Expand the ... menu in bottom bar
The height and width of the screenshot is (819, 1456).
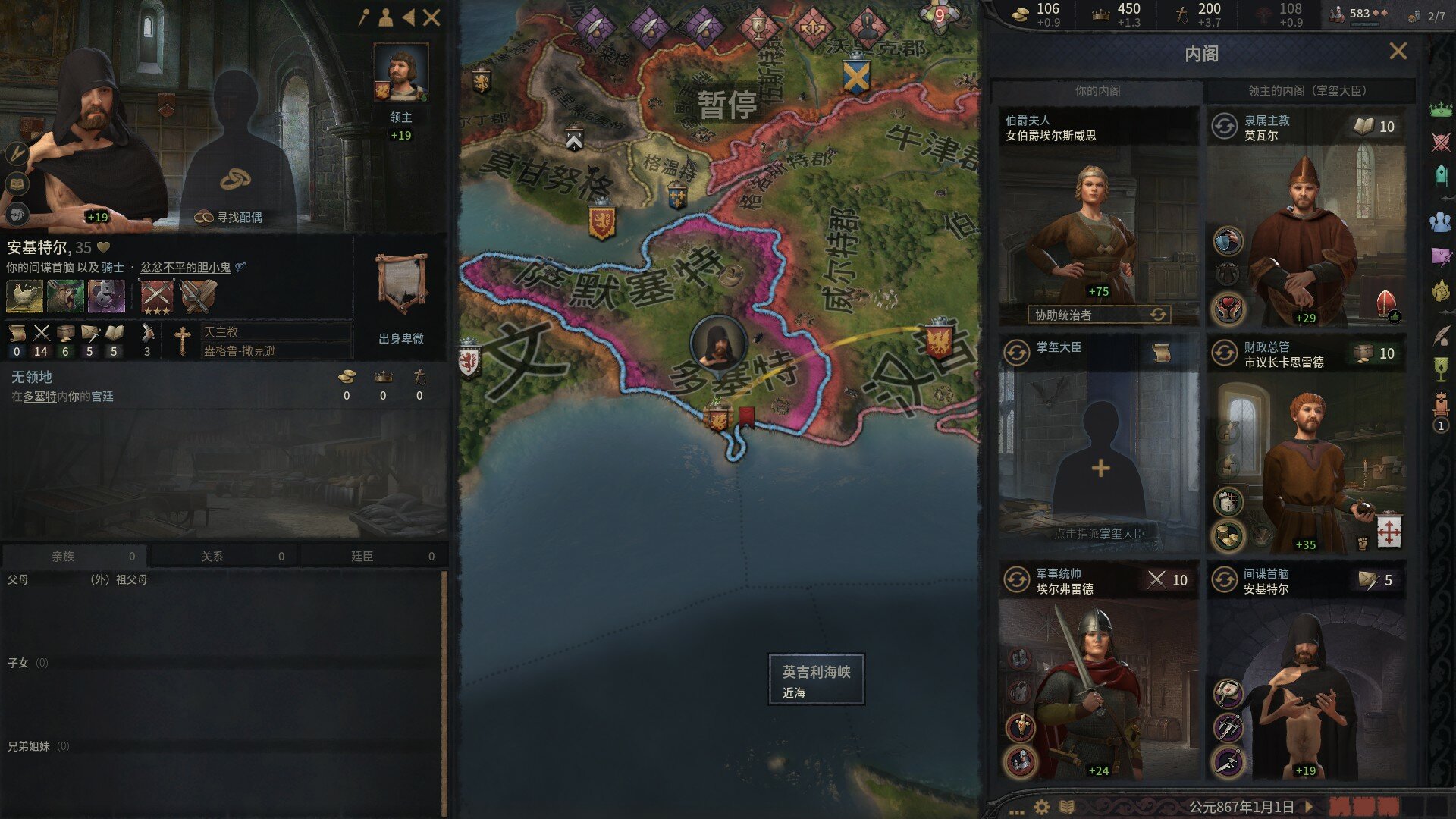[x=1016, y=812]
